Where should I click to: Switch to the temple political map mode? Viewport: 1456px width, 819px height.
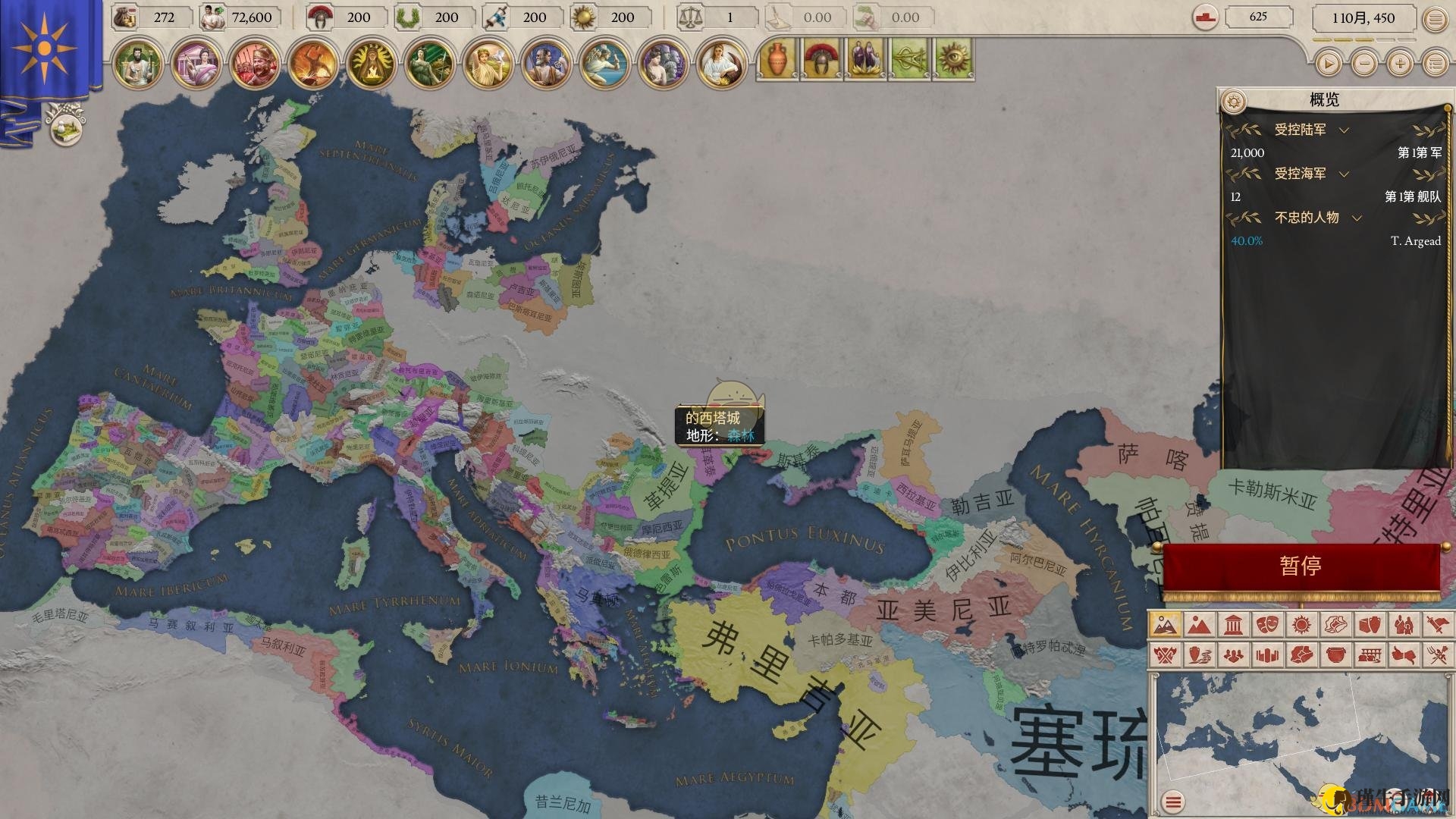[x=1232, y=625]
